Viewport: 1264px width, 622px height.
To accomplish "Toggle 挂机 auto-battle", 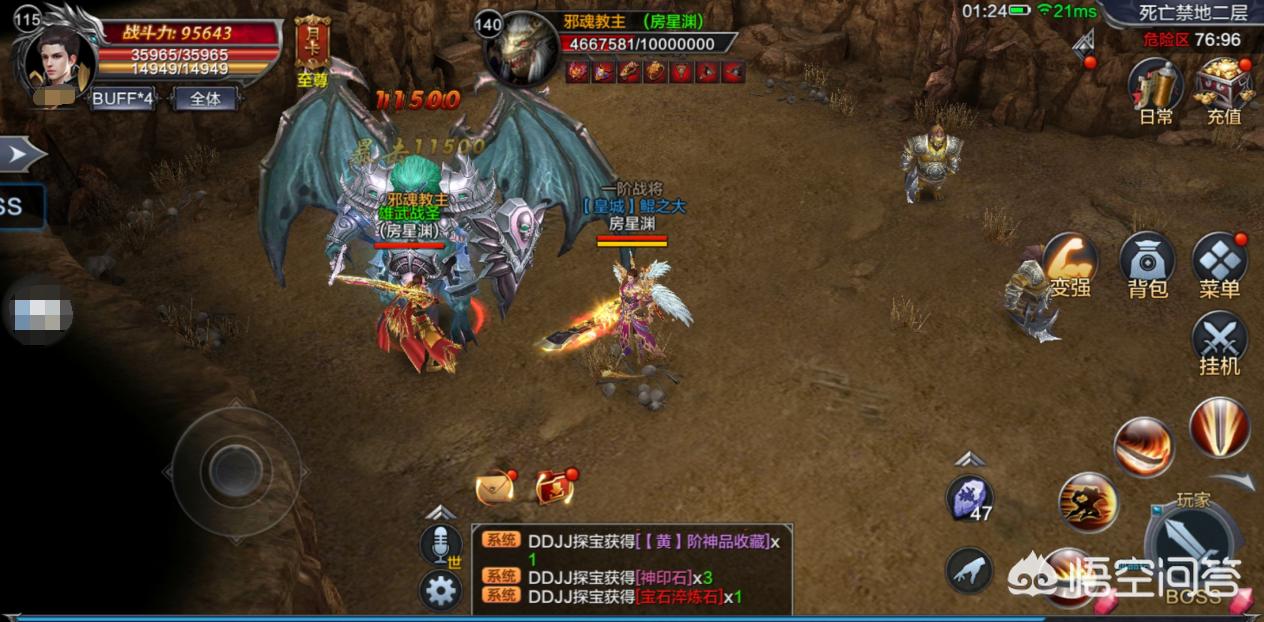I will 1219,340.
